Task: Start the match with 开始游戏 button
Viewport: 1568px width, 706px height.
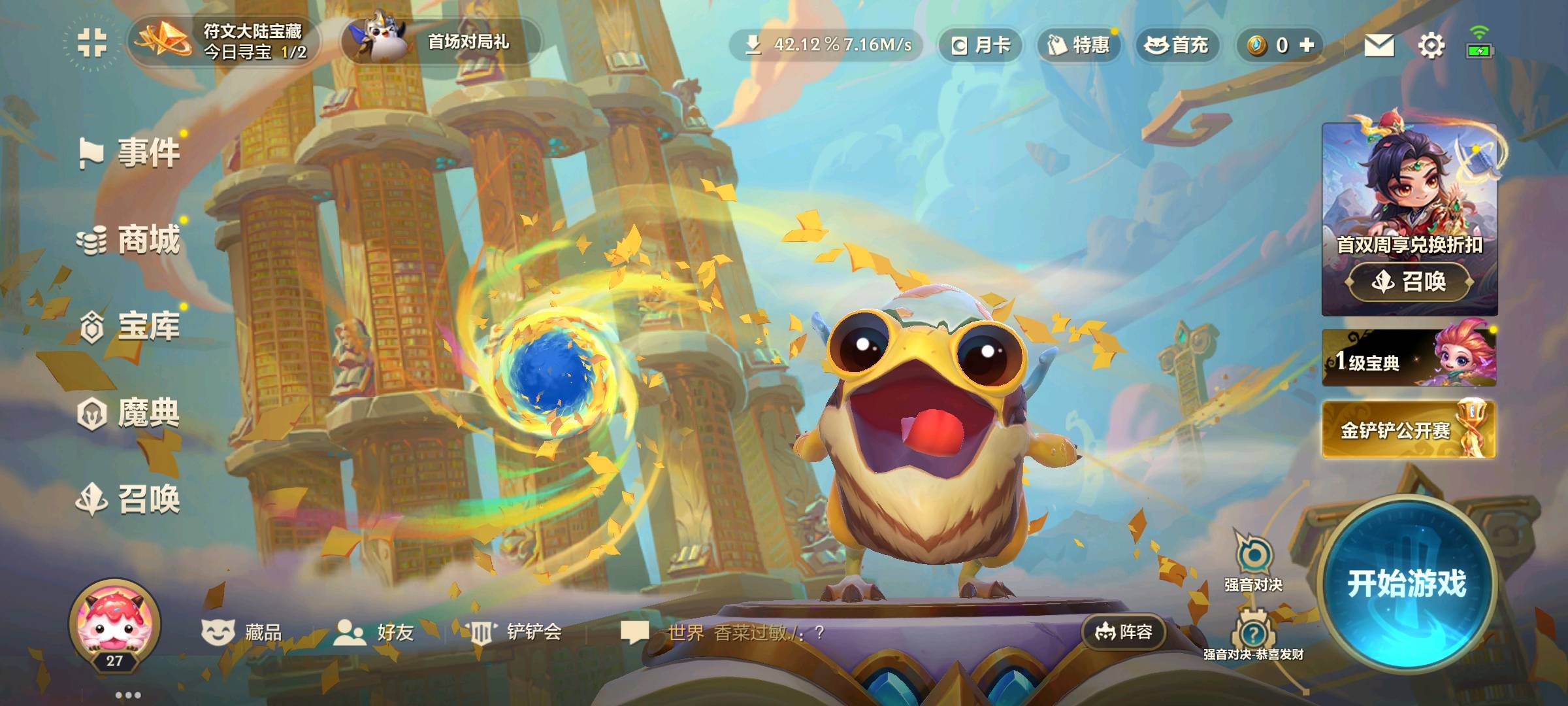Action: pos(1407,584)
